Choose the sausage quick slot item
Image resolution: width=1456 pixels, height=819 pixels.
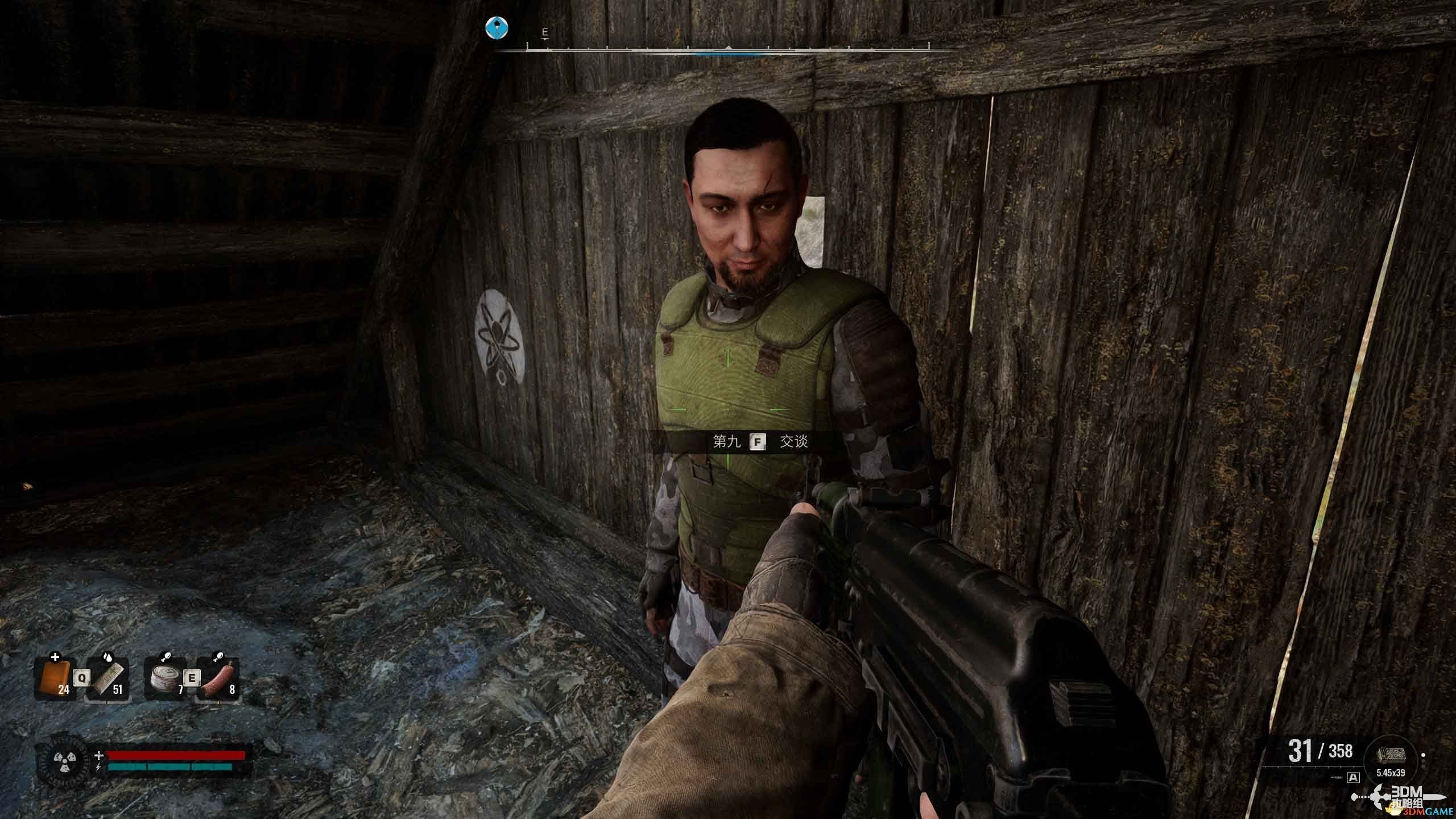(x=217, y=679)
